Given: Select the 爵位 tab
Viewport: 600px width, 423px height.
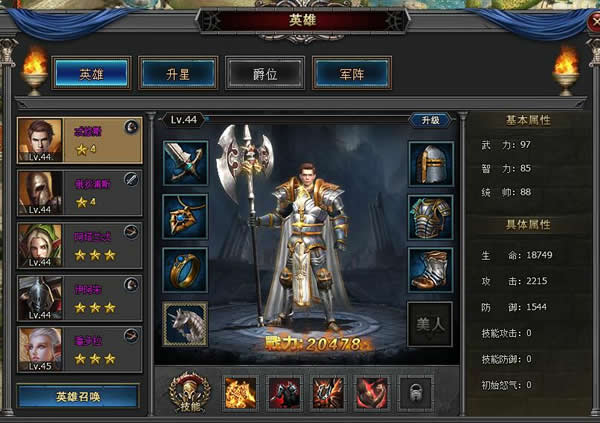Looking at the screenshot, I should 265,73.
